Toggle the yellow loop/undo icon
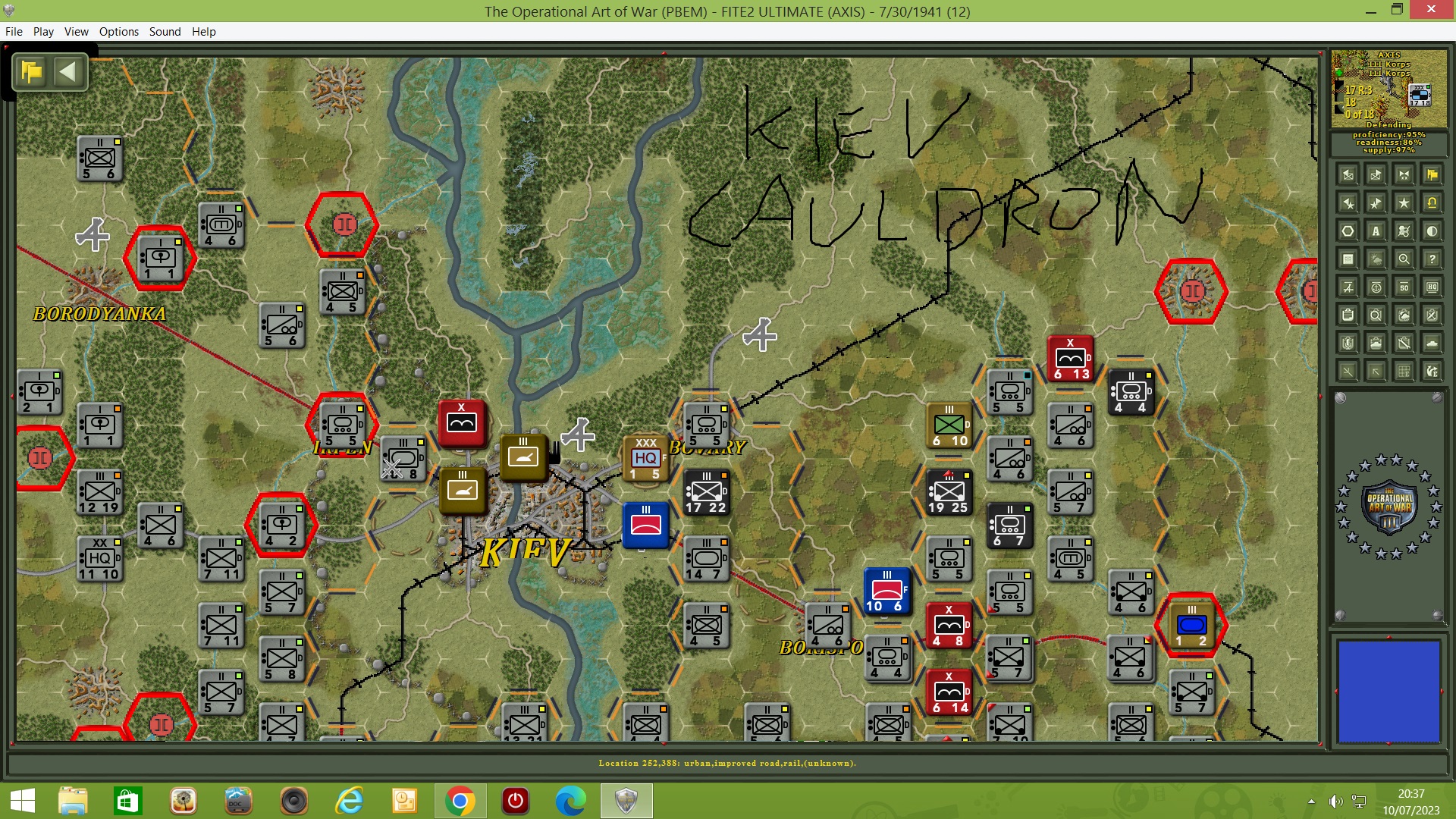The height and width of the screenshot is (819, 1456). [1432, 202]
